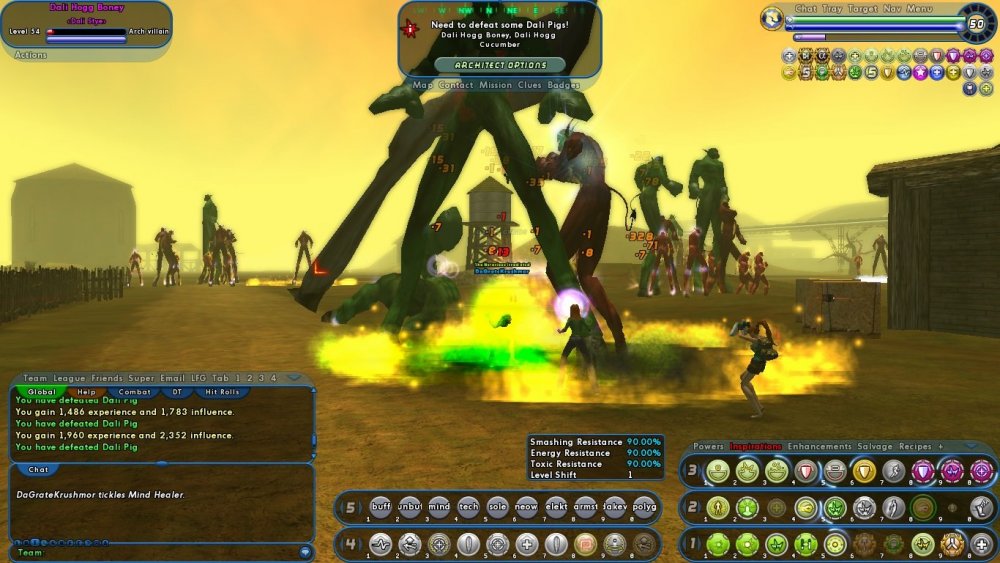Switch to the Combat chat tab

[x=133, y=392]
